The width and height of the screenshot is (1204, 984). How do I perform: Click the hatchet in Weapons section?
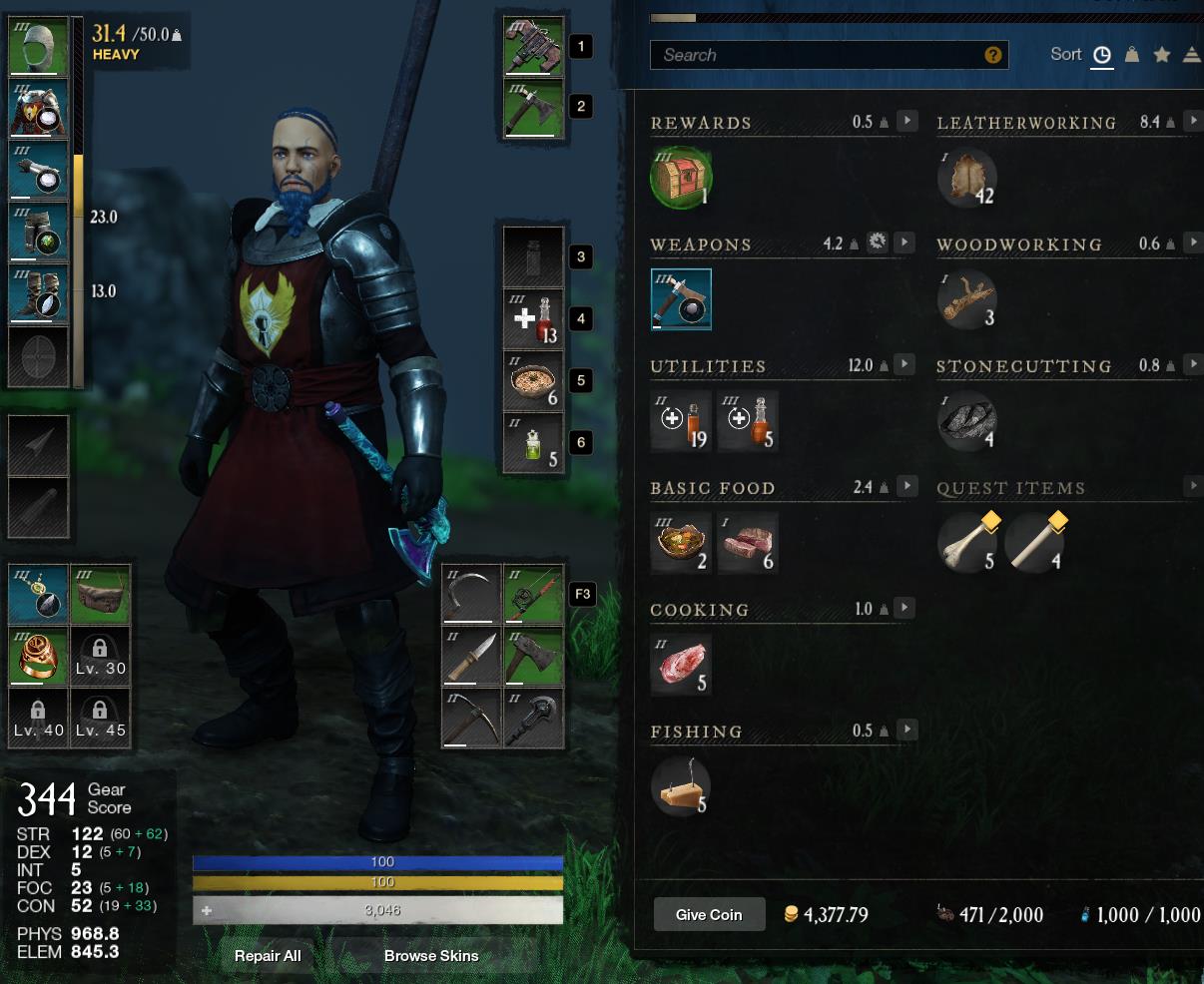[x=681, y=299]
